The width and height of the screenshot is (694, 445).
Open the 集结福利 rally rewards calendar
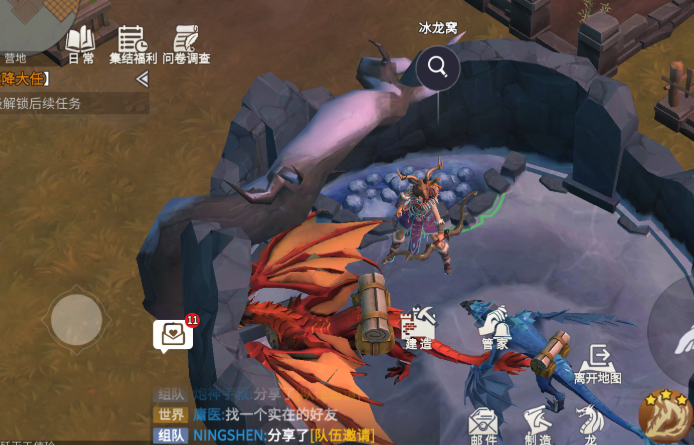tap(132, 42)
